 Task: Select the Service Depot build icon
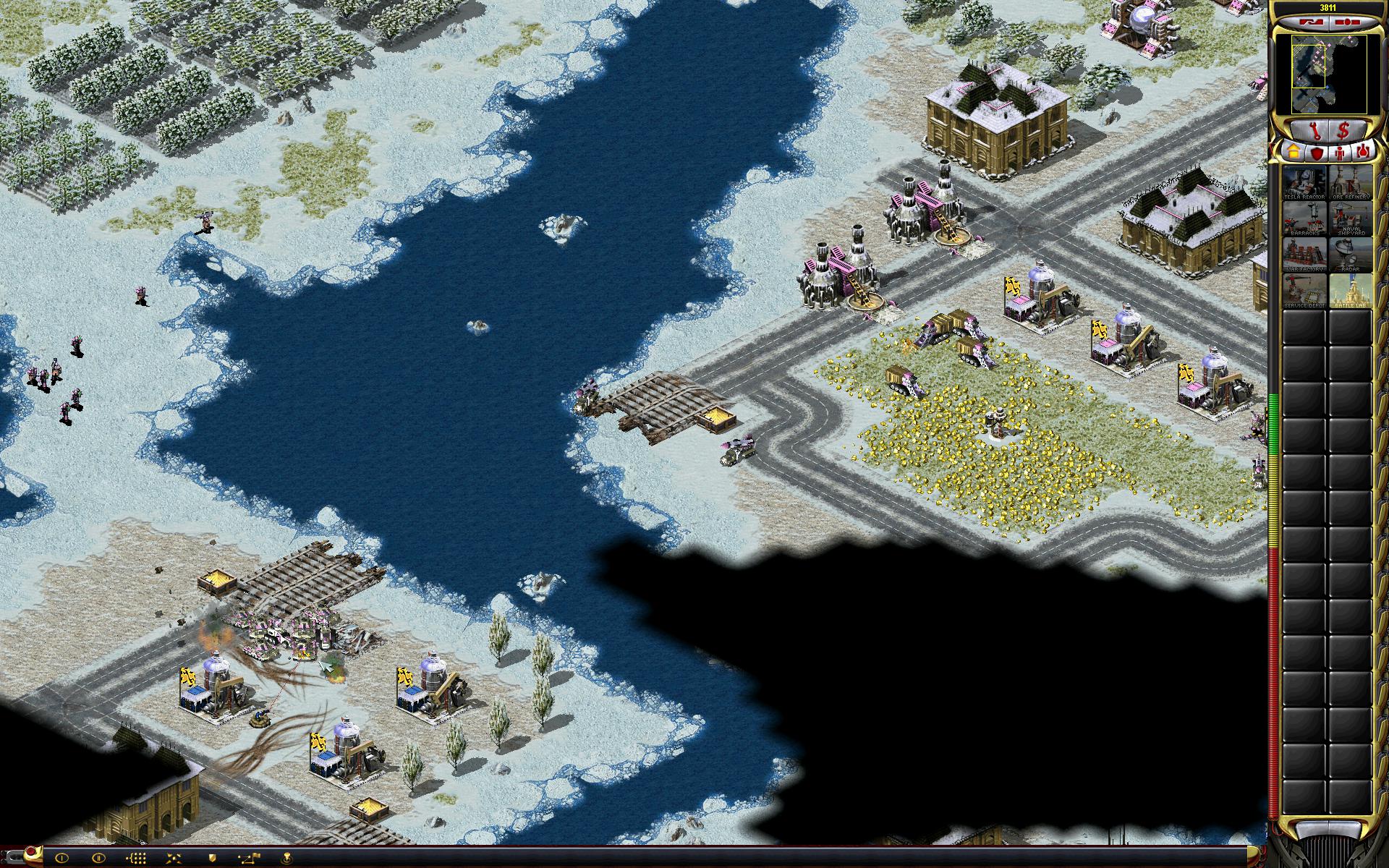tap(1304, 291)
